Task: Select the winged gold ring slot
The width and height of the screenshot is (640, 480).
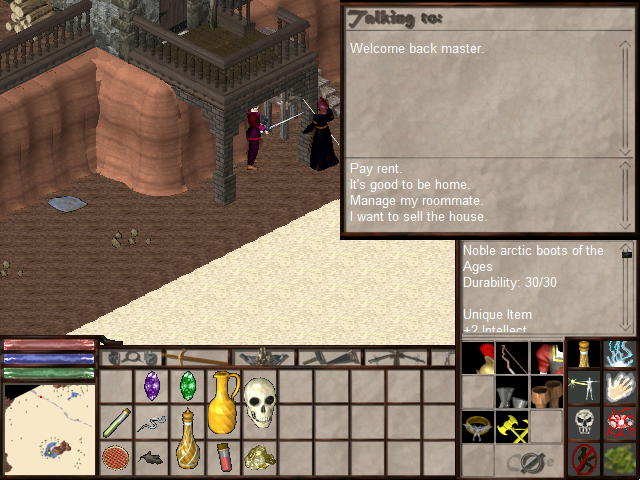Action: pyautogui.click(x=478, y=427)
